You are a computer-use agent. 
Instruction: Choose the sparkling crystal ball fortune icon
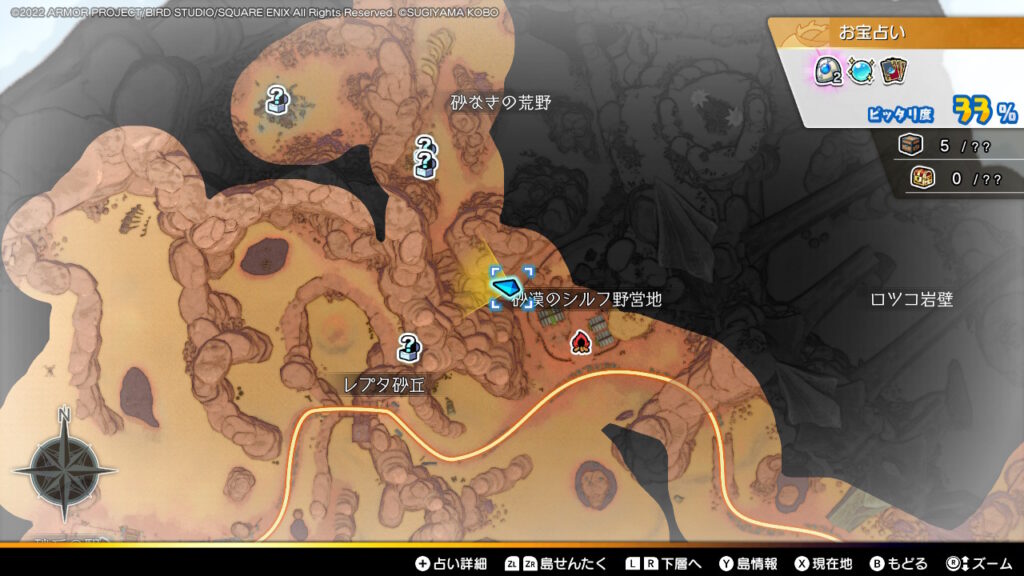(x=860, y=70)
